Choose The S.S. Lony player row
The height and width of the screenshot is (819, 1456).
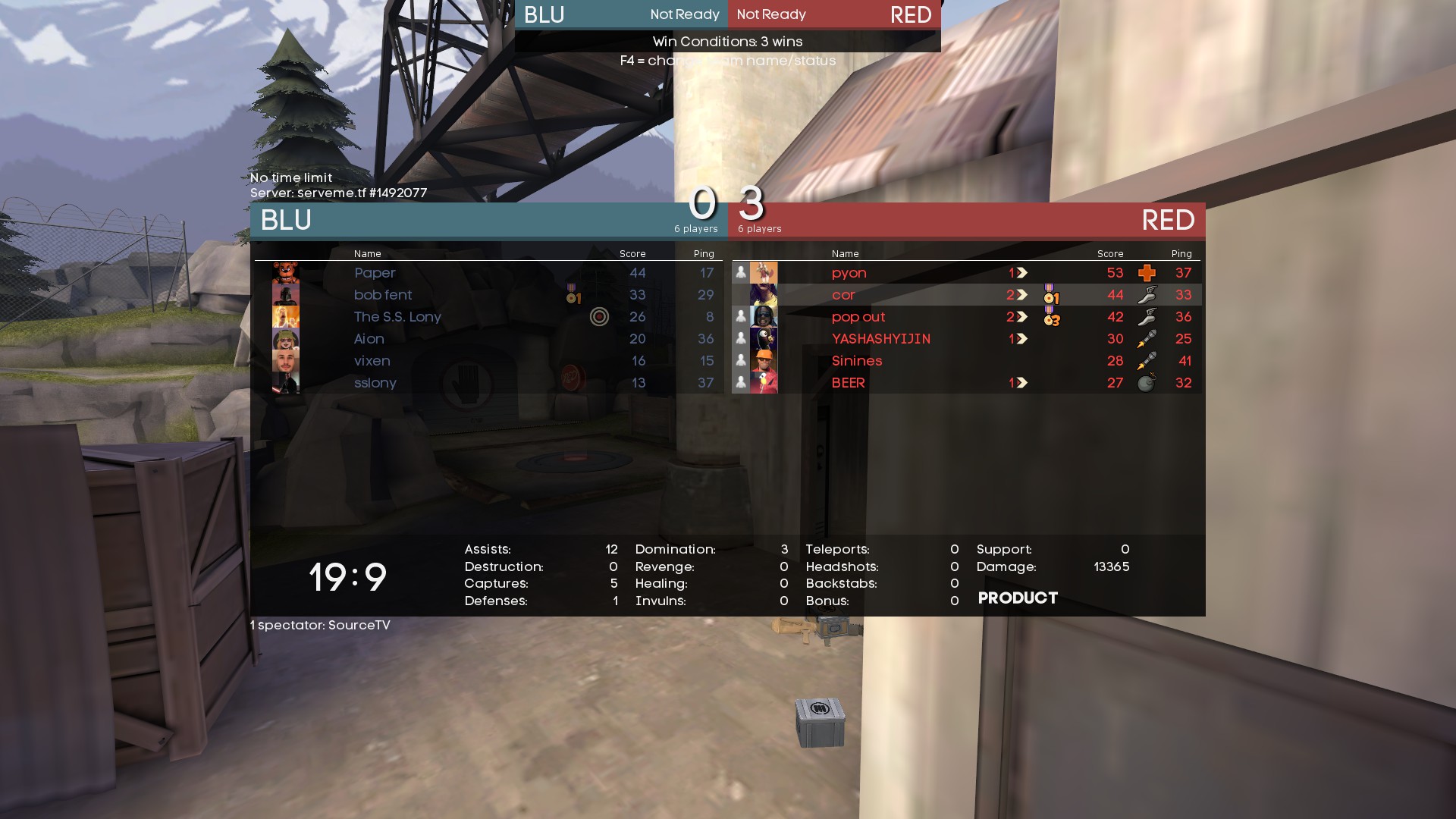[397, 317]
